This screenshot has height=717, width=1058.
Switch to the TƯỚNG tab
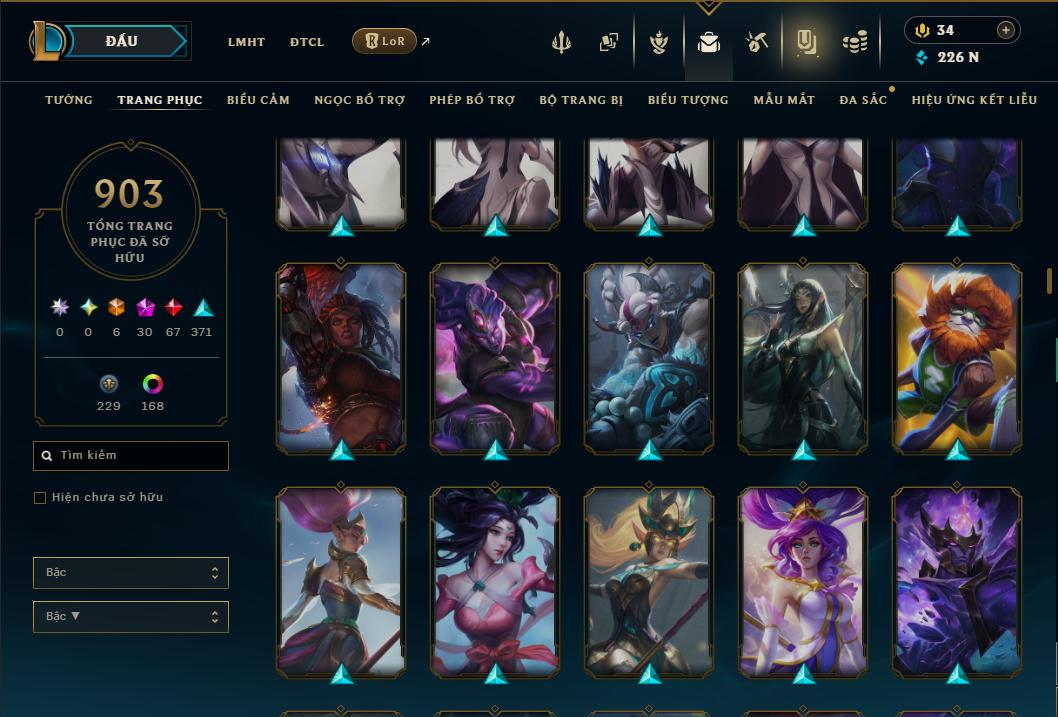69,100
